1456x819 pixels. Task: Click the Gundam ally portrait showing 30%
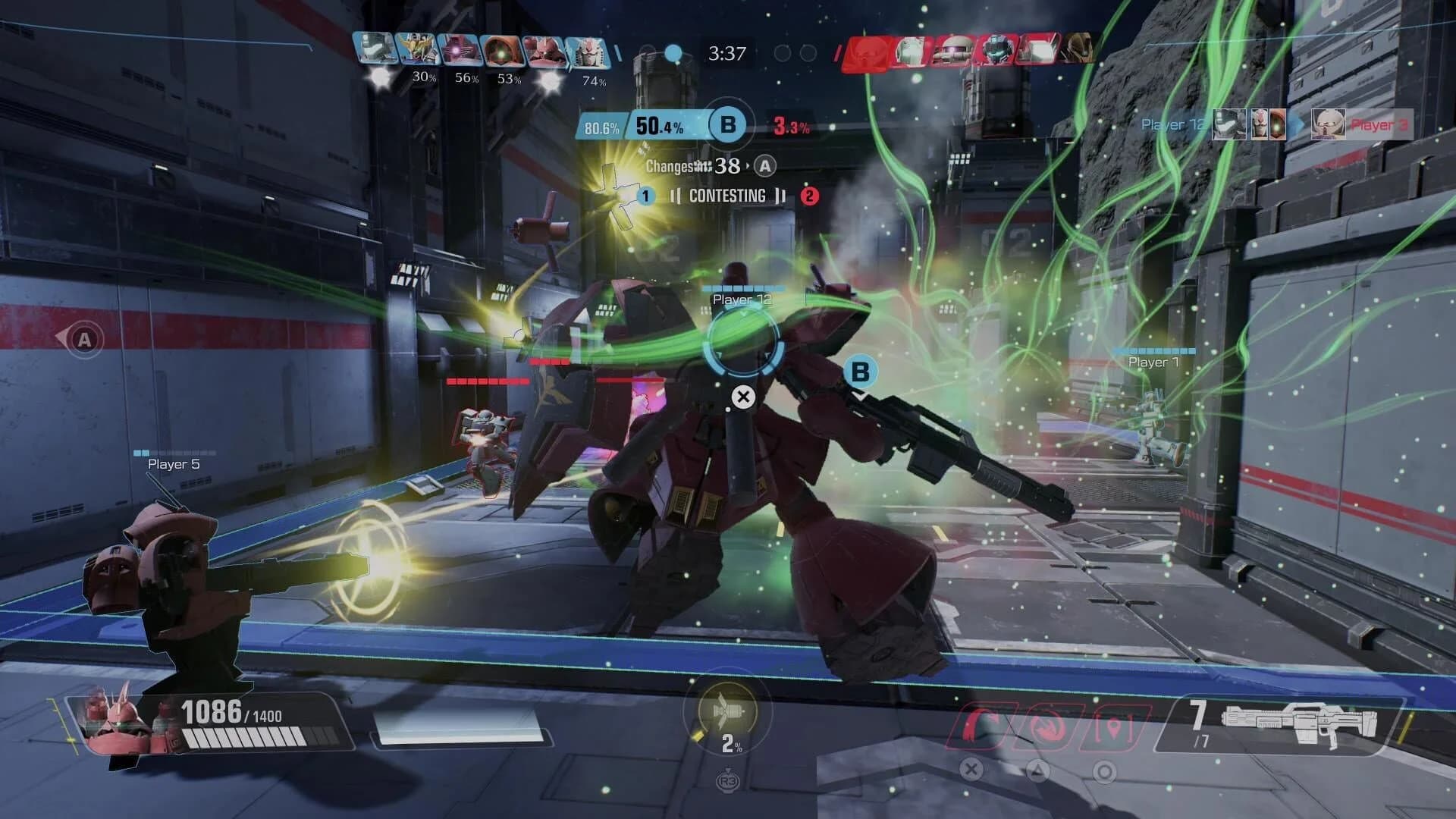point(418,53)
